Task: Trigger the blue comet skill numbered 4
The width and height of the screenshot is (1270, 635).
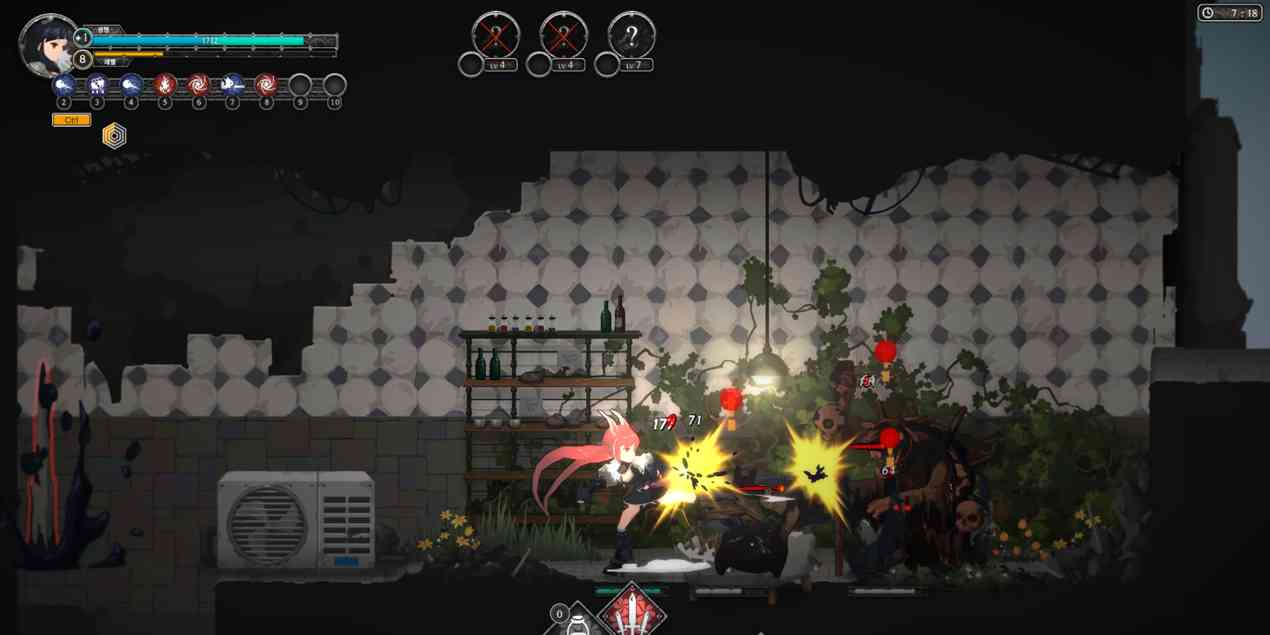Action: (x=131, y=85)
